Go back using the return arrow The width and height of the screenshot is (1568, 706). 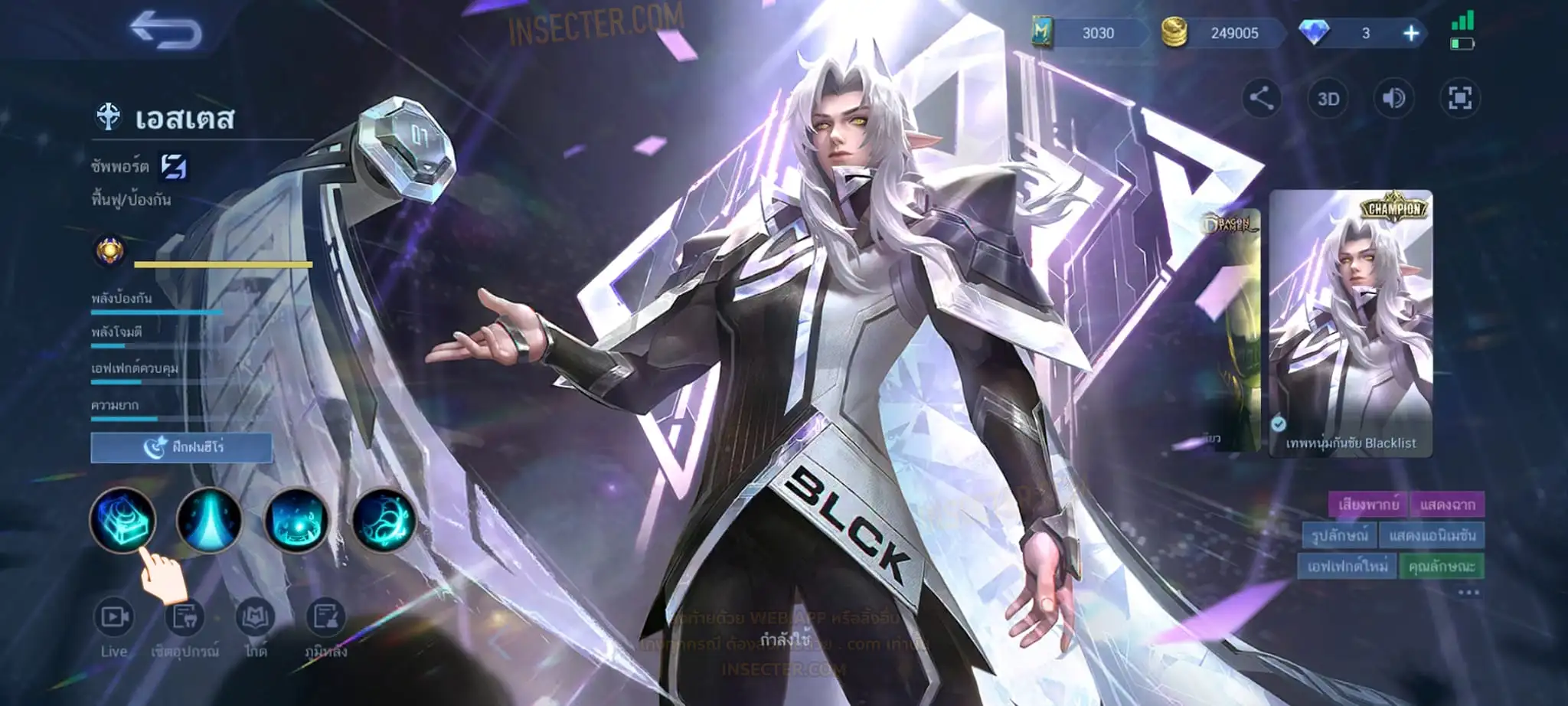point(165,31)
